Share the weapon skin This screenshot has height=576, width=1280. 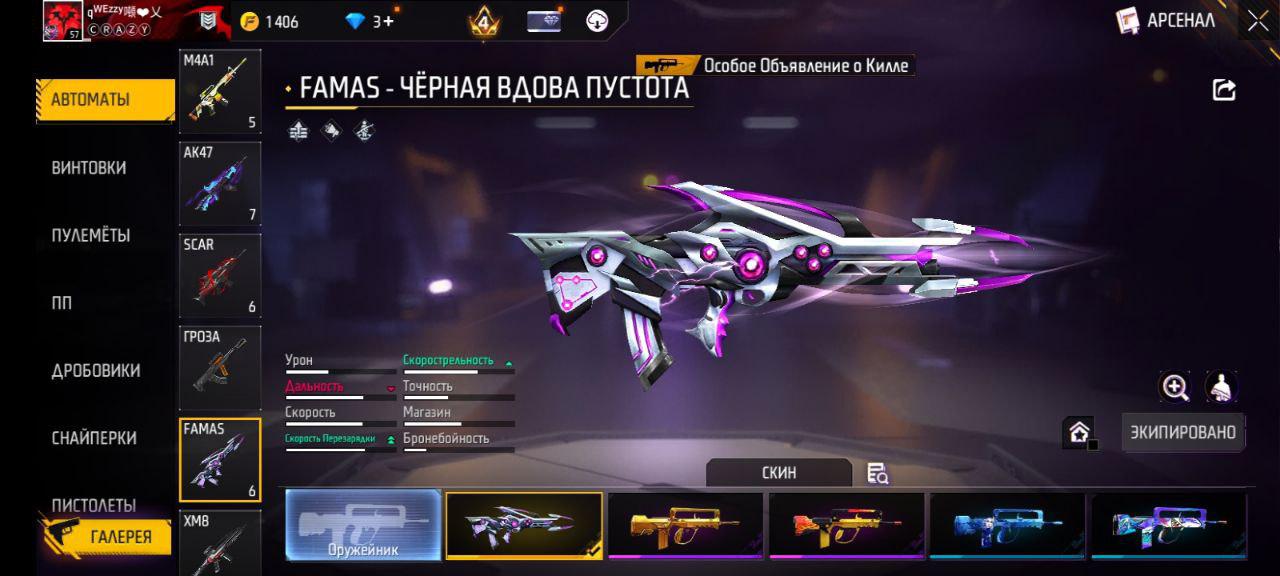(1224, 90)
